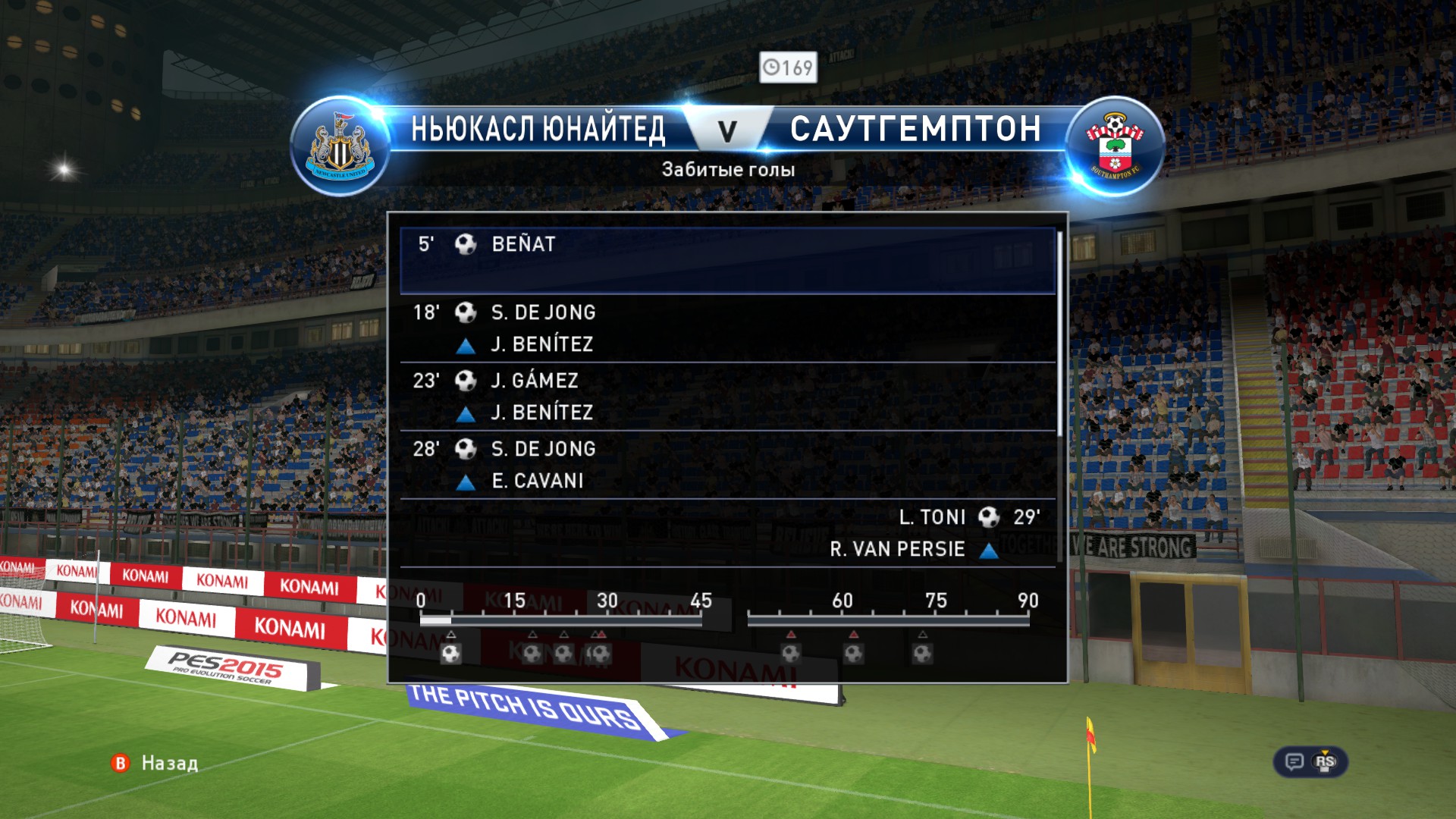Screen dimensions: 1456x819
Task: Click the earliest goal ball on the timeline
Action: tap(451, 653)
